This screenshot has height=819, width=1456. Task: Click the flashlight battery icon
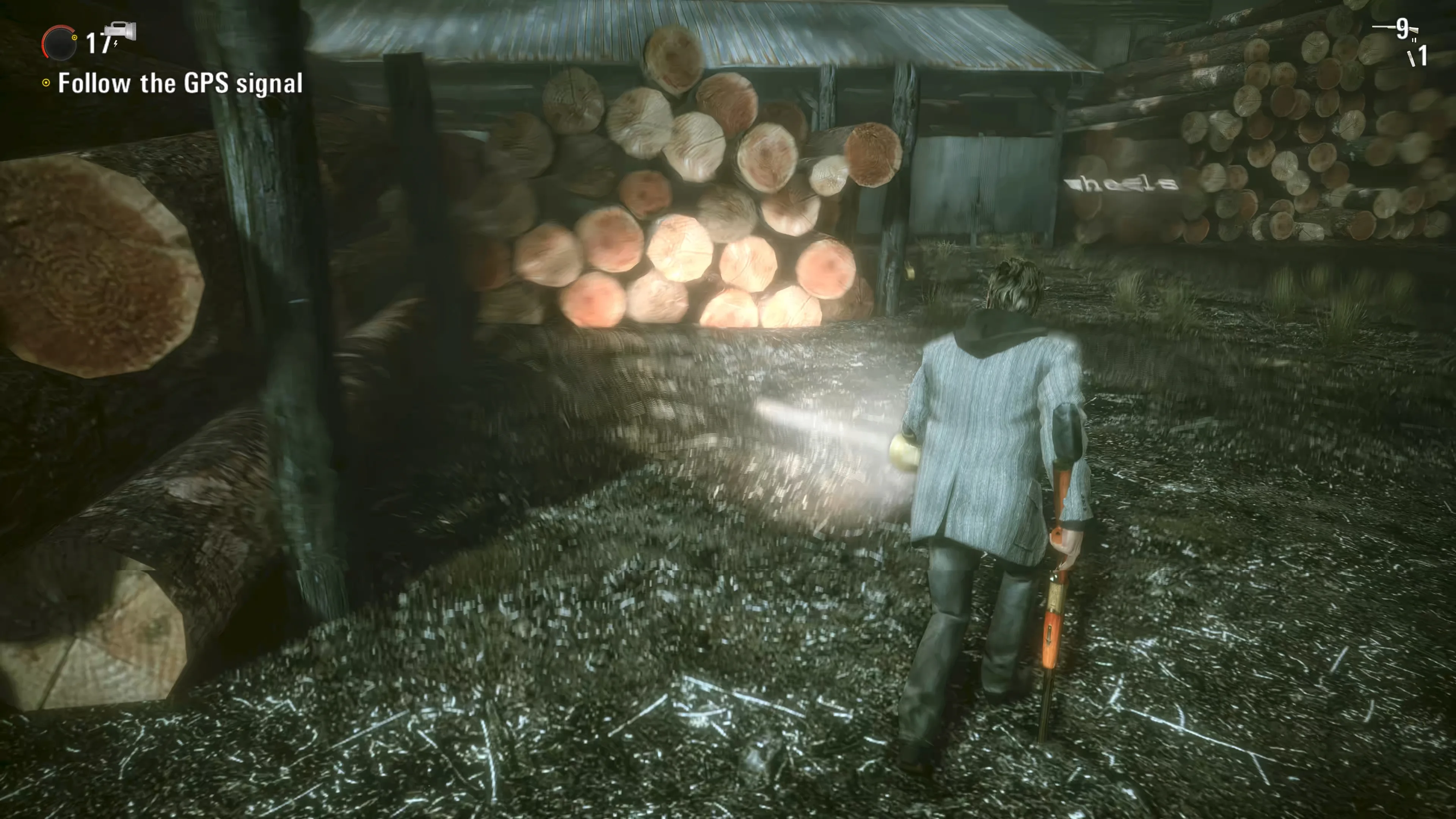click(x=121, y=31)
